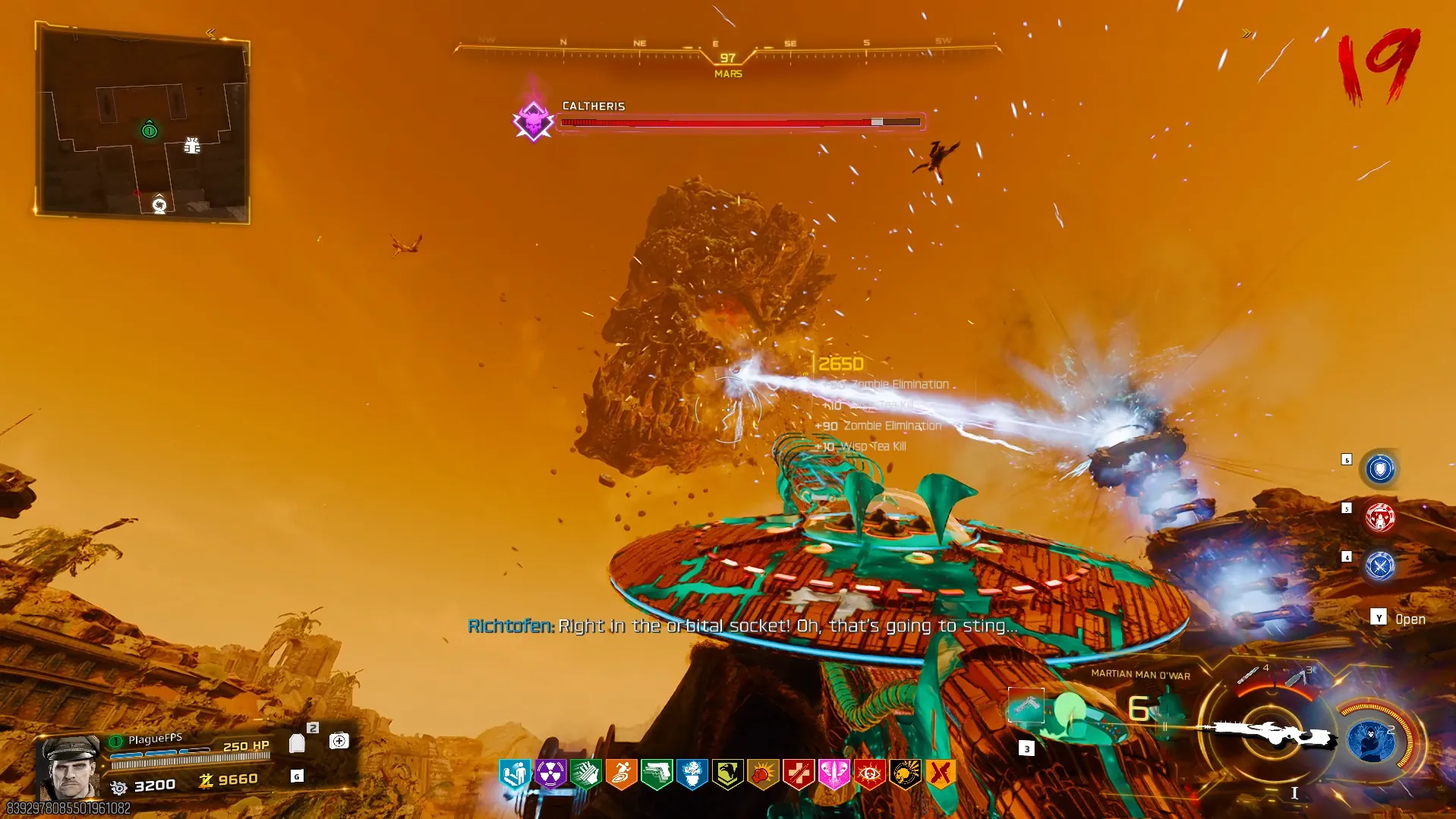This screenshot has height=819, width=1456.
Task: Click the red eye Death Perception perk
Action: pyautogui.click(x=869, y=774)
